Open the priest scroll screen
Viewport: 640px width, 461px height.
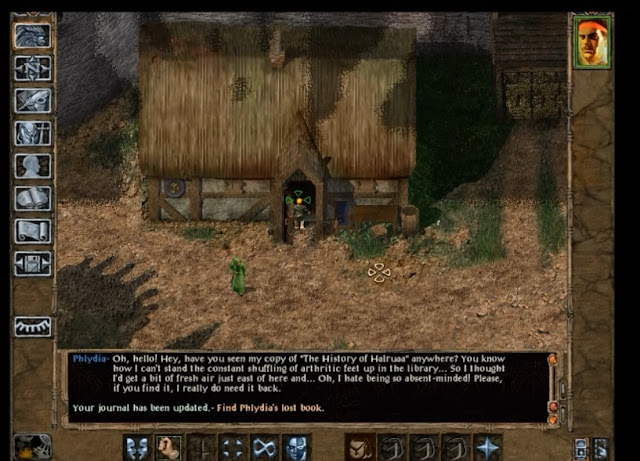[33, 231]
